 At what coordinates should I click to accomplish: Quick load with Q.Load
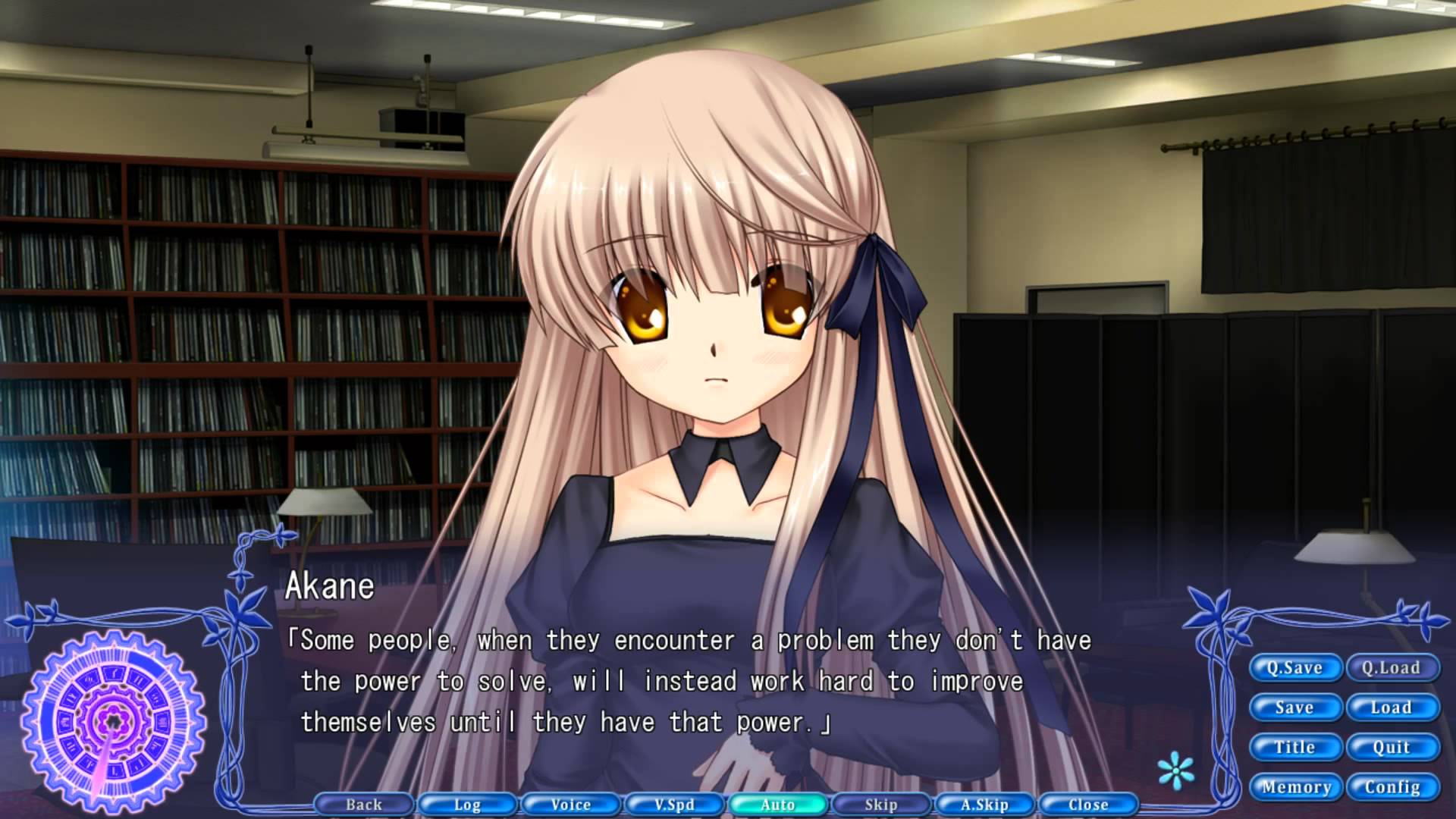[1392, 668]
